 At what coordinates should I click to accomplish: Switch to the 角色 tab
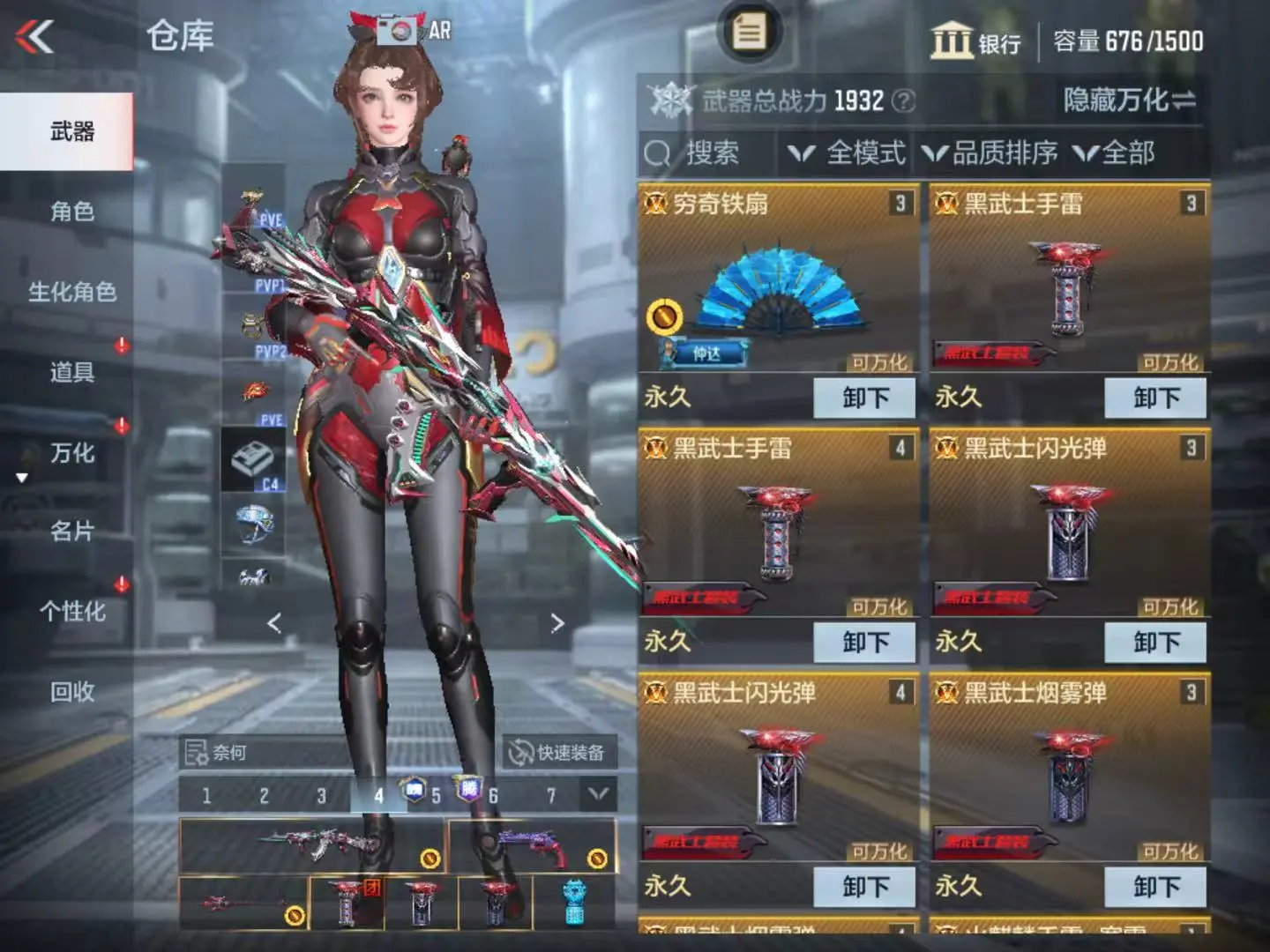(x=71, y=212)
